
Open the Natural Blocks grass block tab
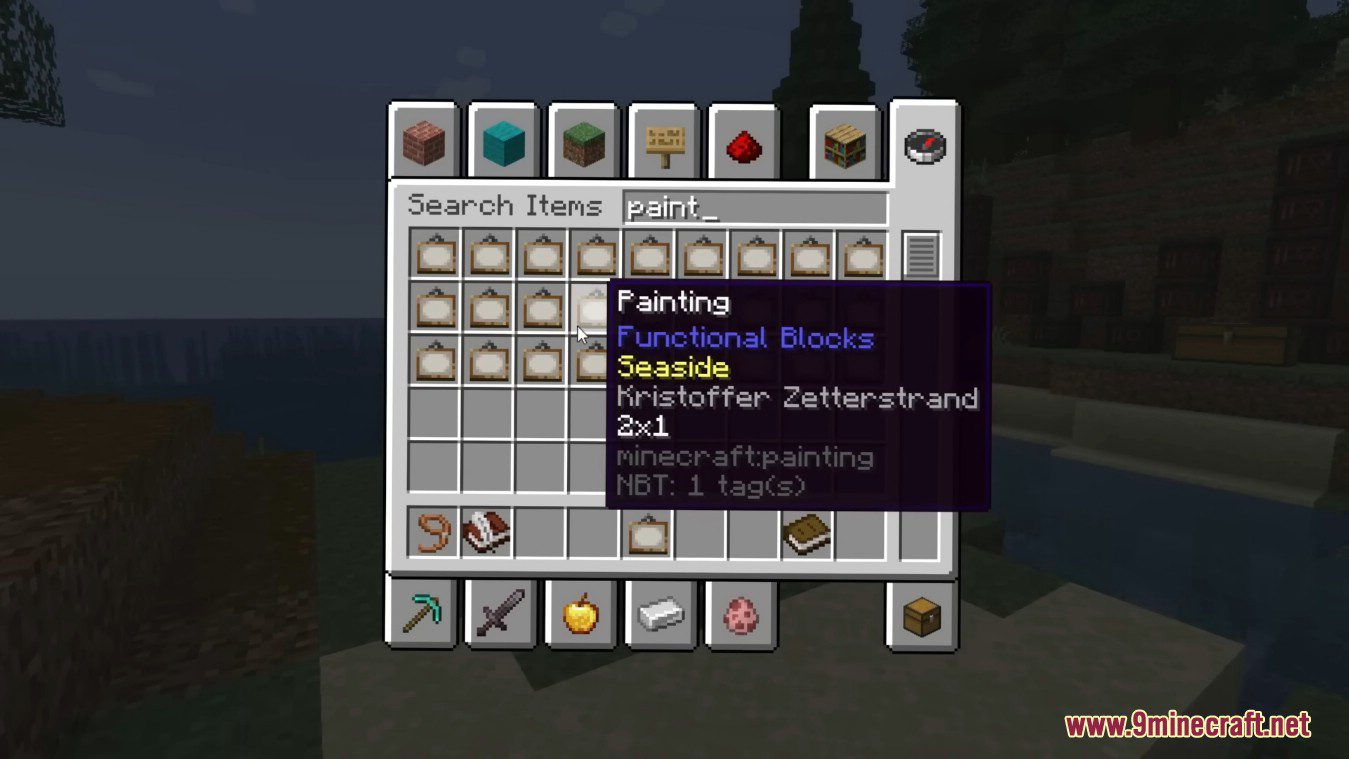(x=584, y=142)
